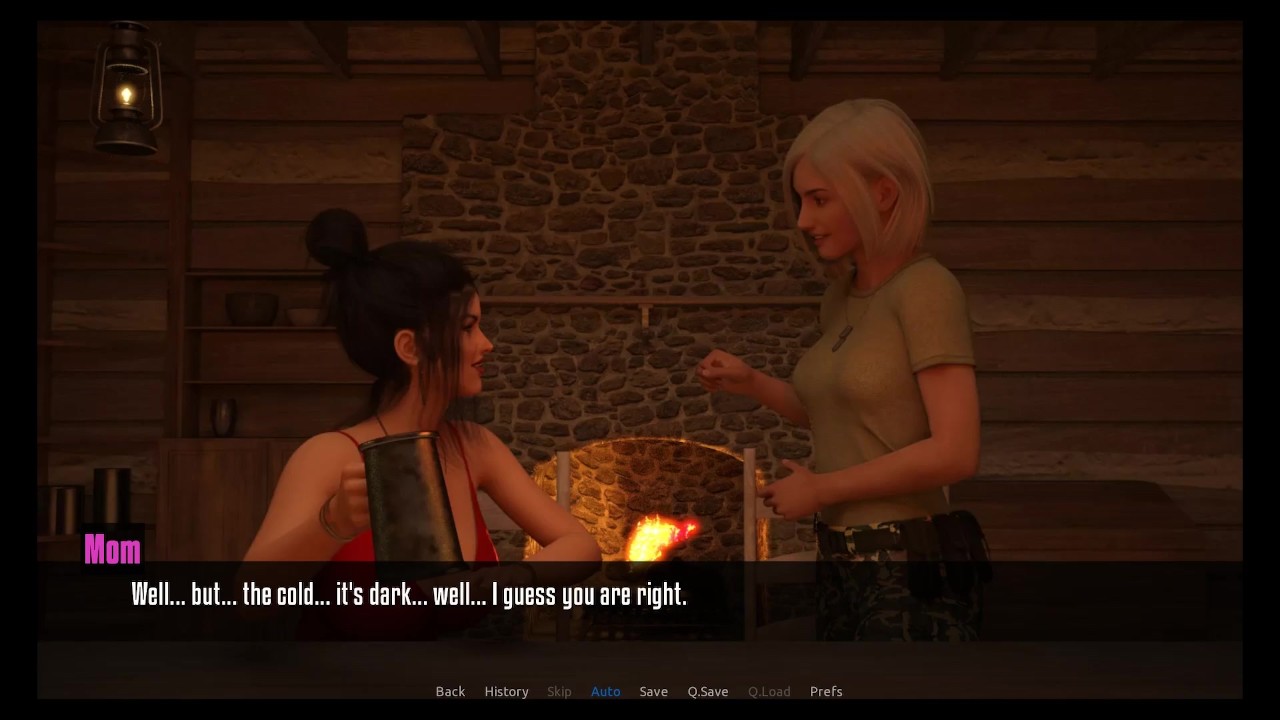1280x720 pixels.
Task: Click the Skip button
Action: pyautogui.click(x=559, y=691)
